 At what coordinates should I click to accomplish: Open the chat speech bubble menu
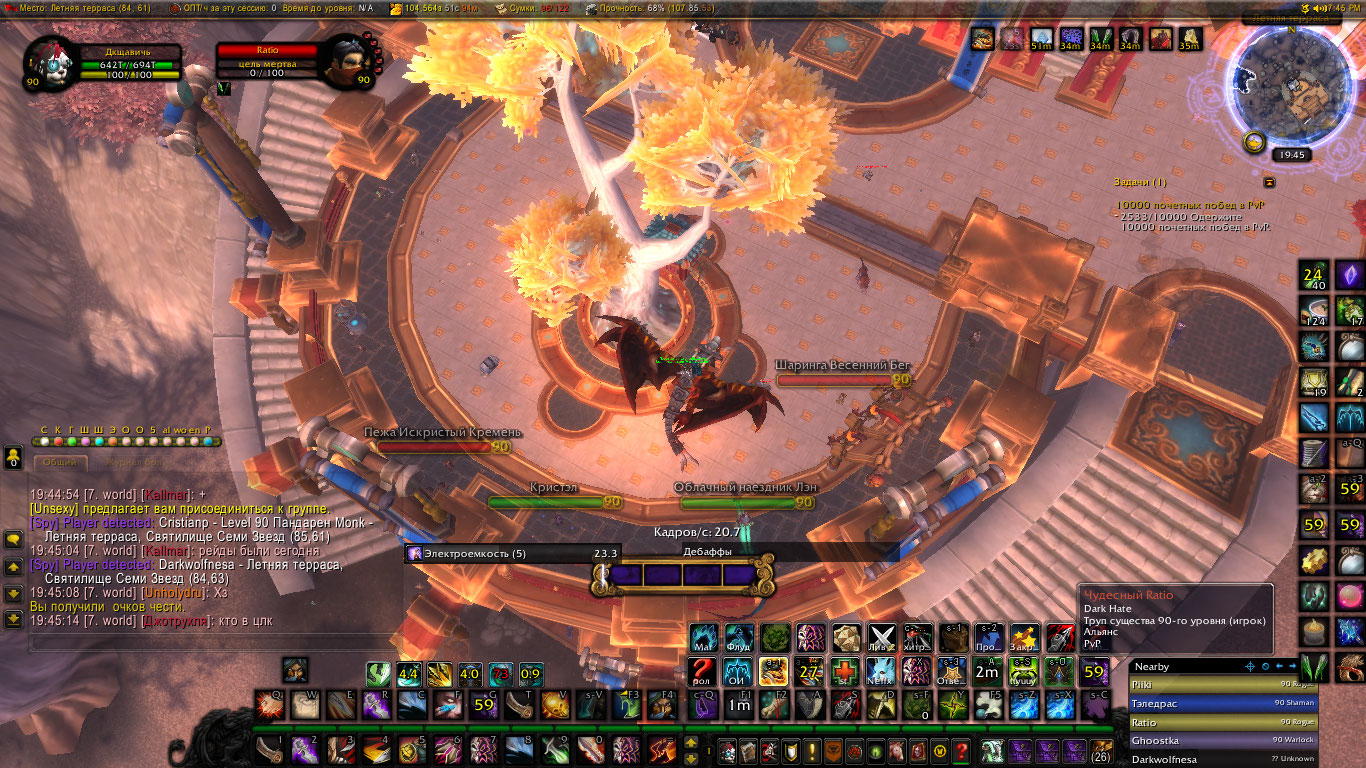tap(13, 539)
